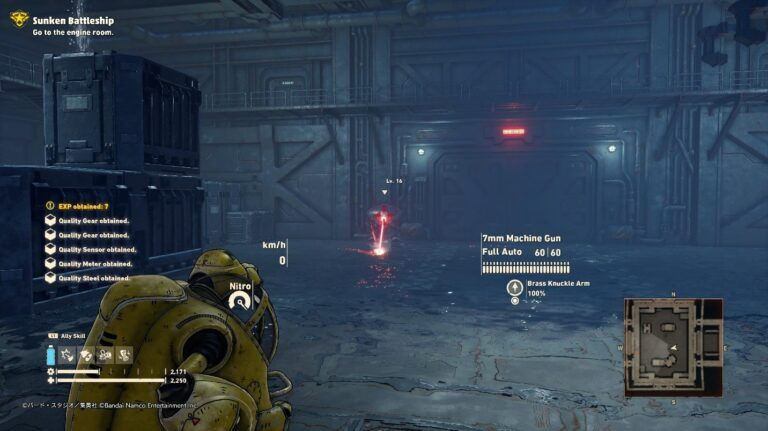Select the Brass Knuckle Arm icon

(515, 286)
